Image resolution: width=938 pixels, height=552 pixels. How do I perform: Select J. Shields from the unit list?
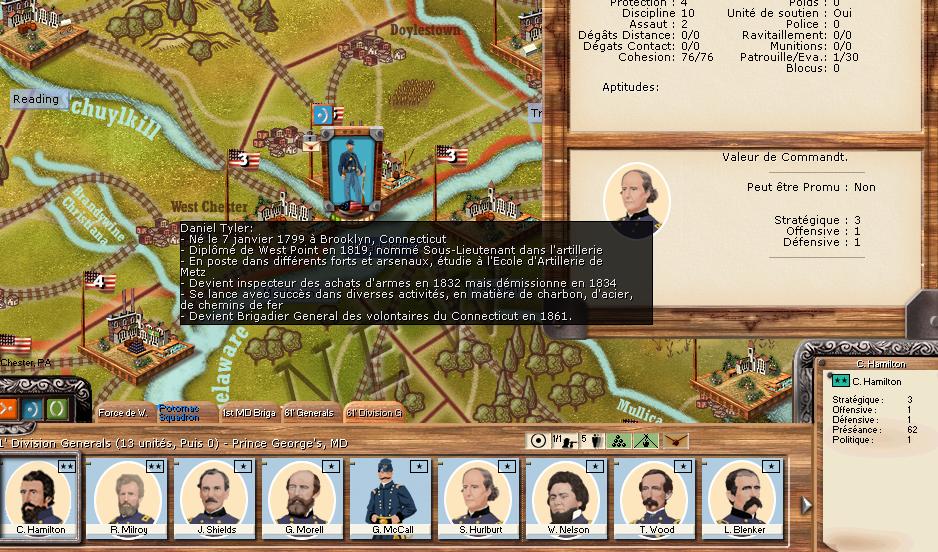[214, 497]
